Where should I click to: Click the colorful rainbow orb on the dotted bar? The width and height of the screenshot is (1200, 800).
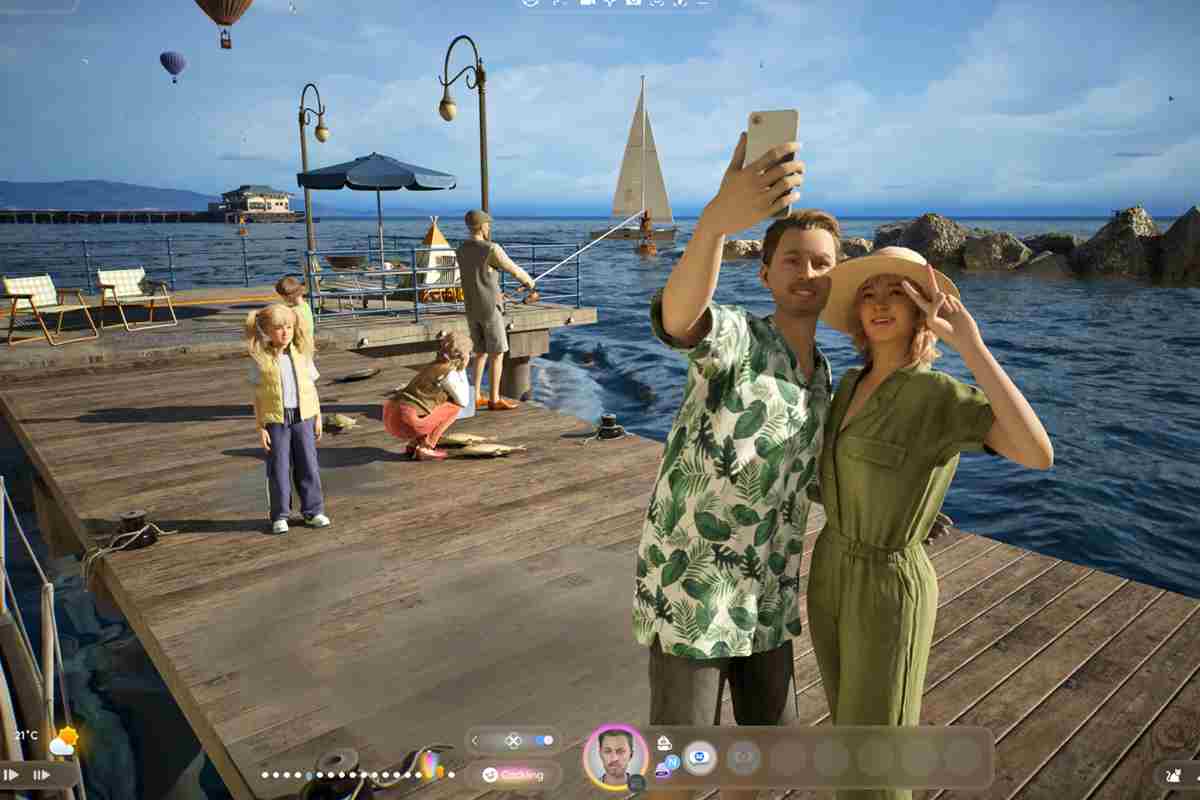click(x=432, y=767)
